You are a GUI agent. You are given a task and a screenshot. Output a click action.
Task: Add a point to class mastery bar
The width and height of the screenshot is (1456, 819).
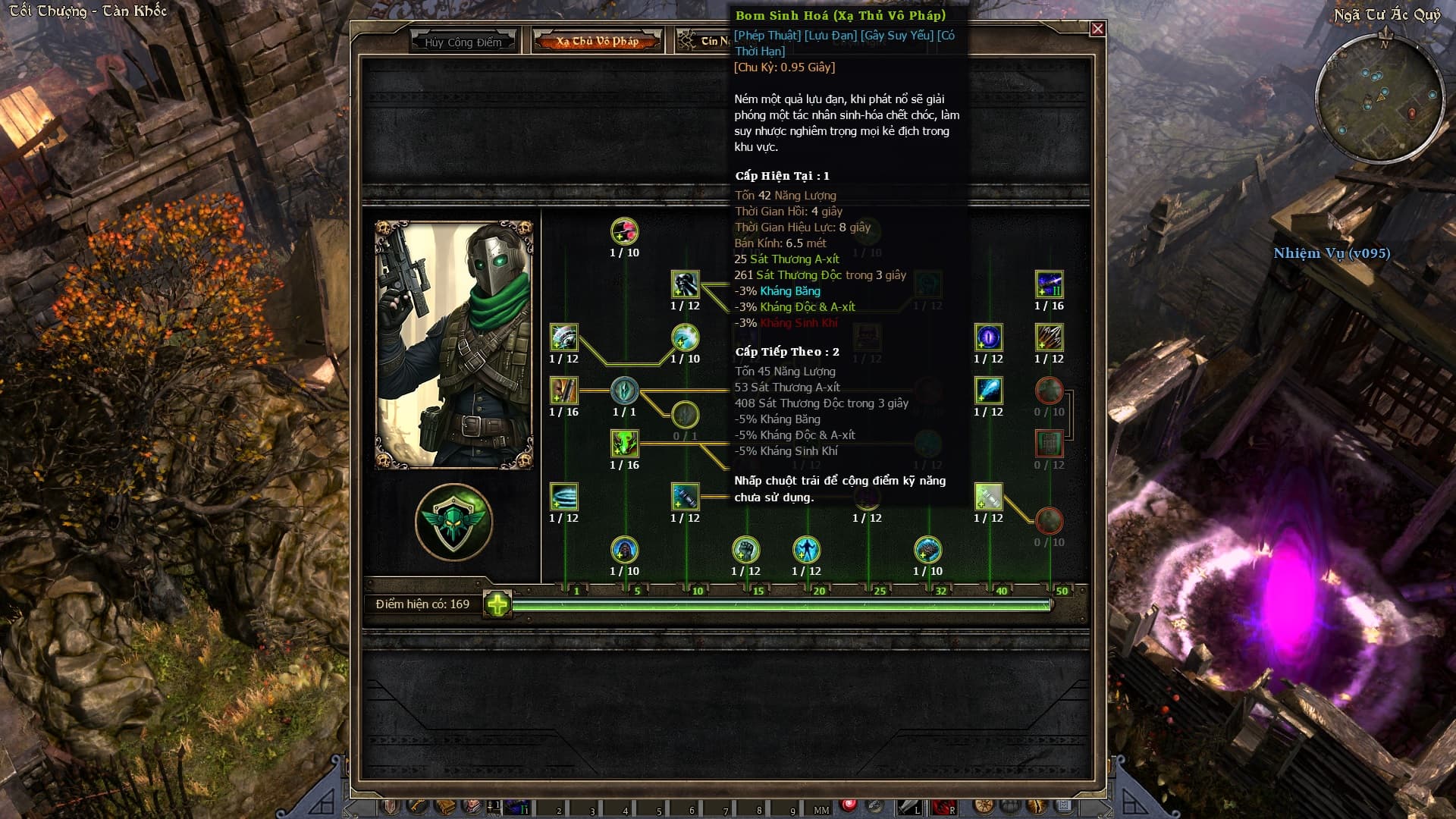(x=497, y=604)
